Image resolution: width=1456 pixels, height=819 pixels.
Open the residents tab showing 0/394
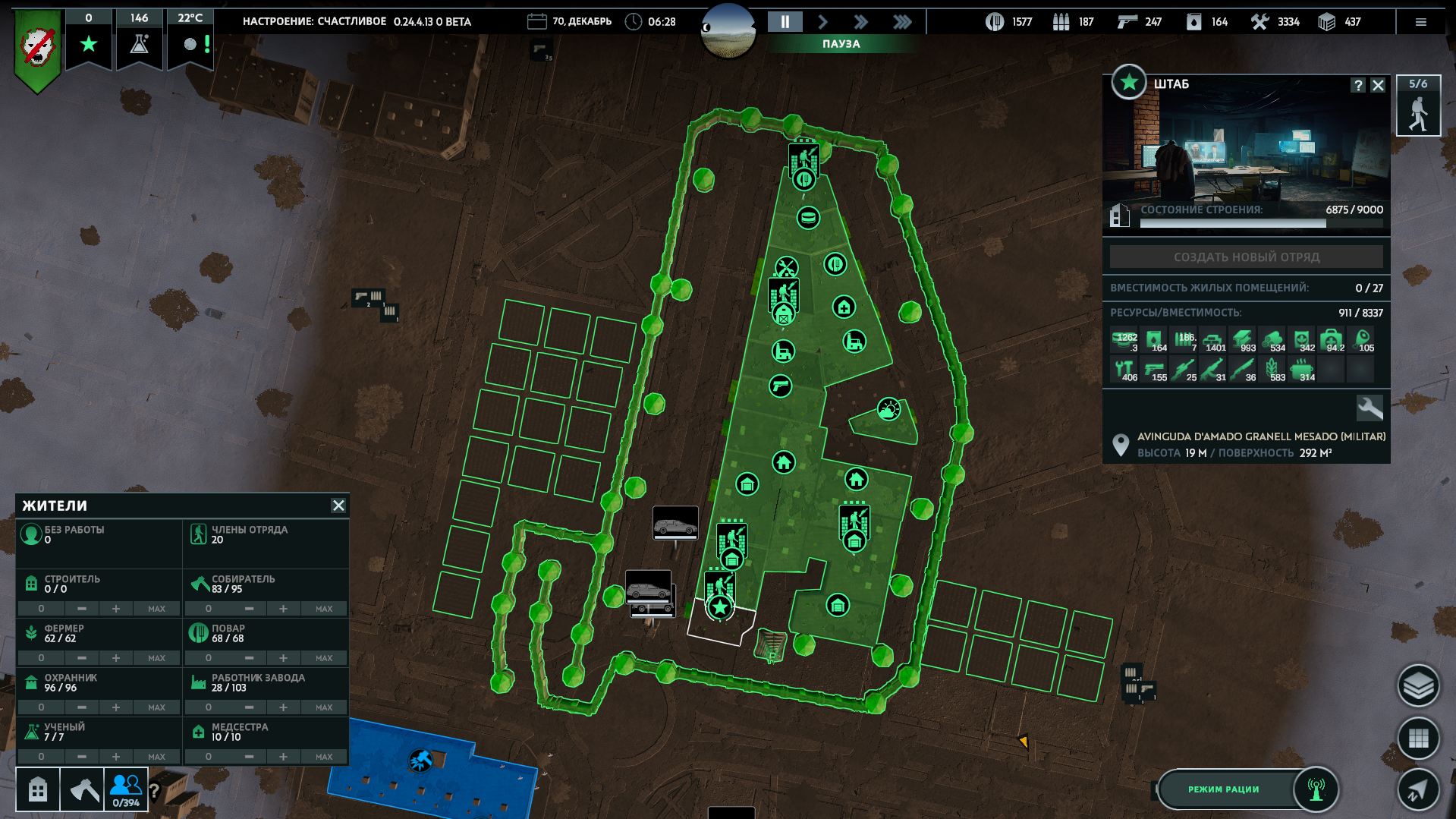tap(125, 790)
